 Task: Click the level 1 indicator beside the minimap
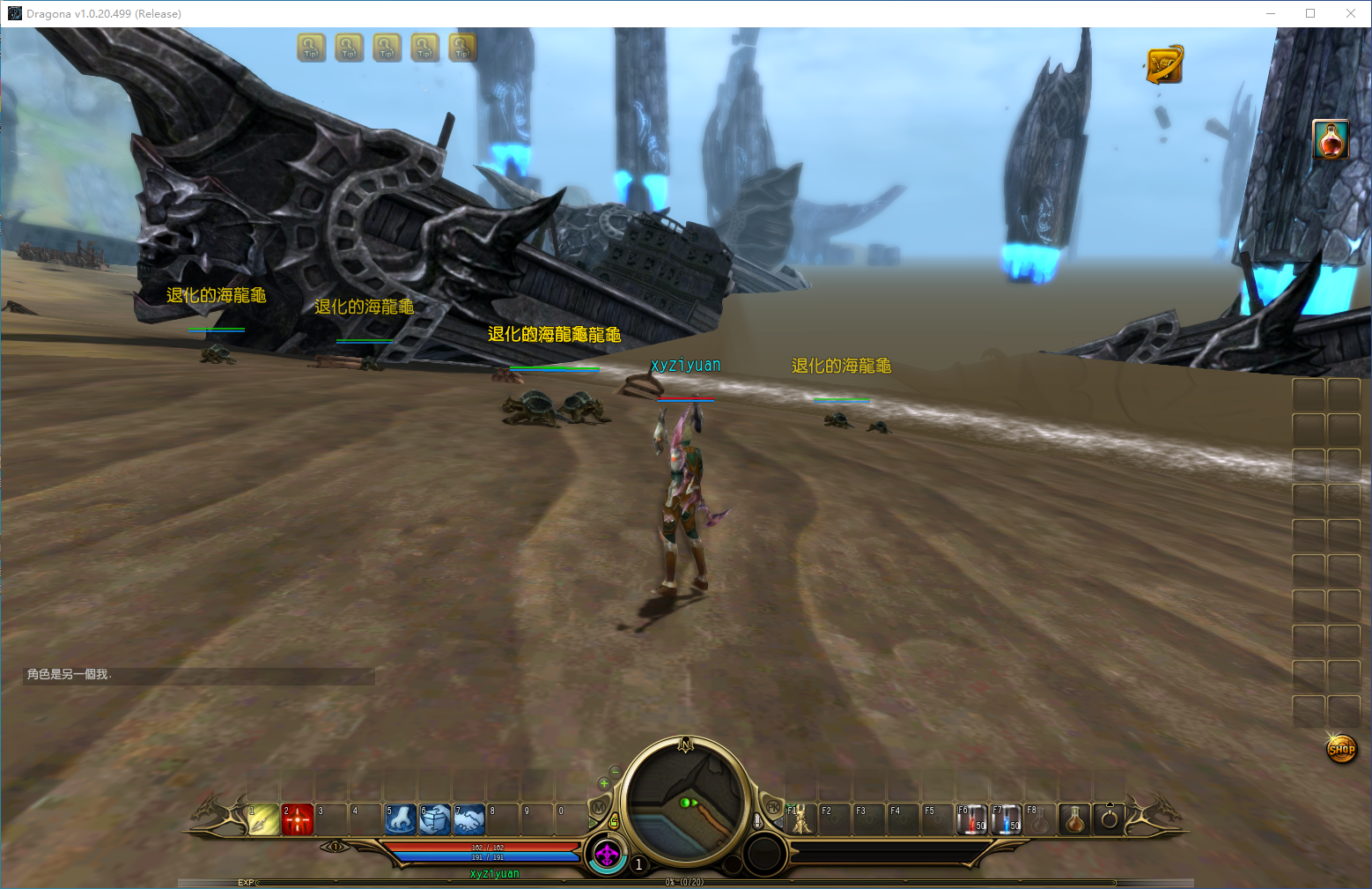[638, 864]
